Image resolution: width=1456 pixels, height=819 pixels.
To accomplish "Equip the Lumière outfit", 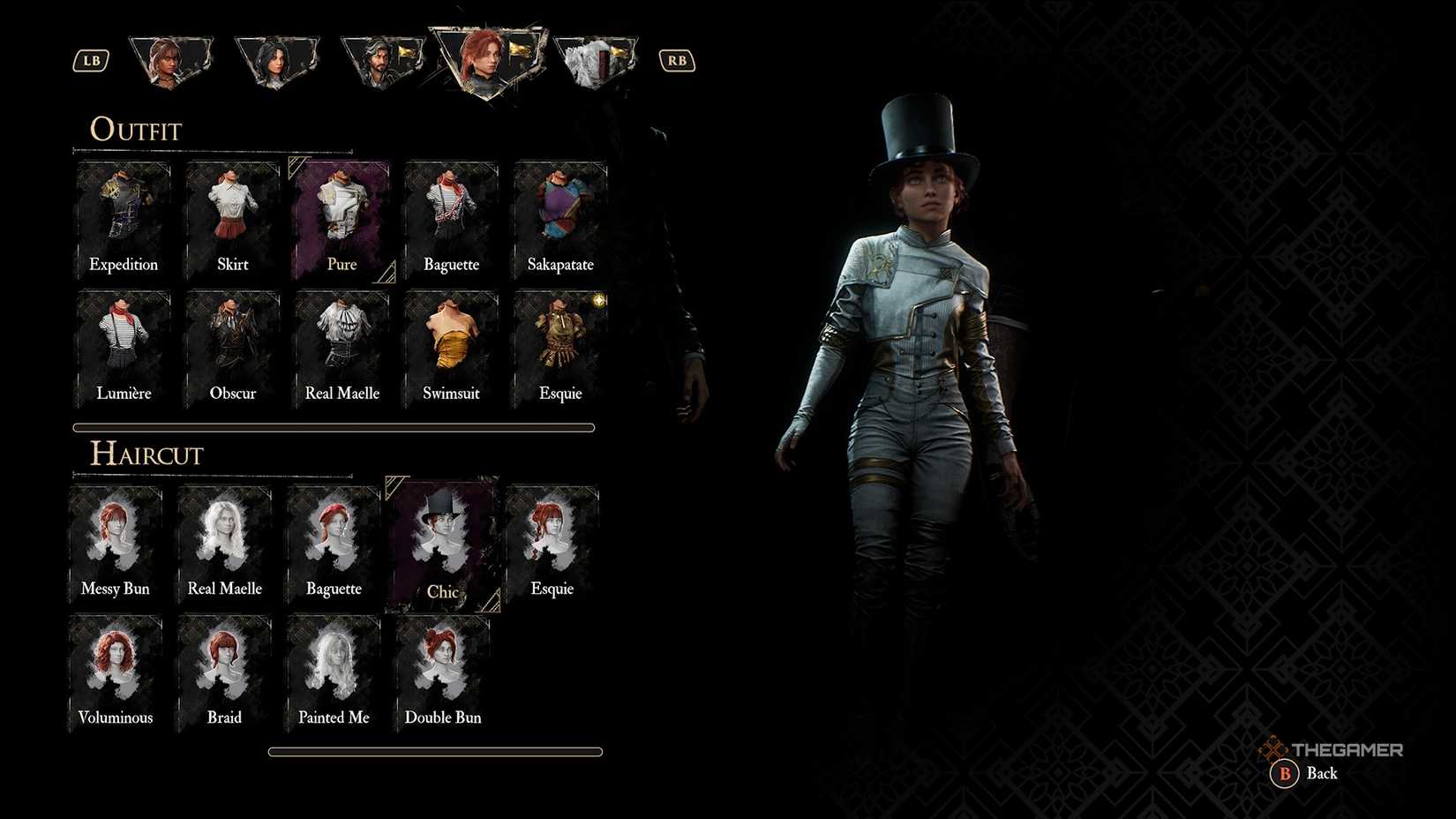I will (123, 344).
